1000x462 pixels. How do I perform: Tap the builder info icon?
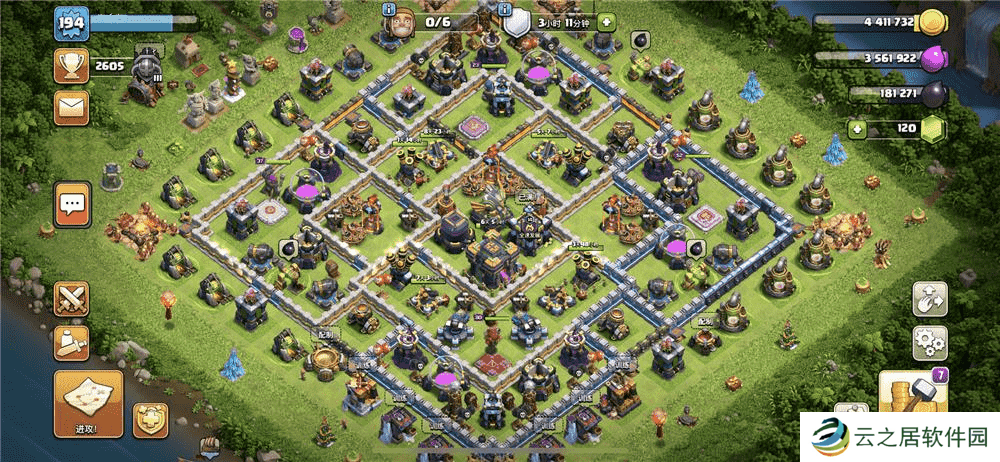click(x=388, y=9)
